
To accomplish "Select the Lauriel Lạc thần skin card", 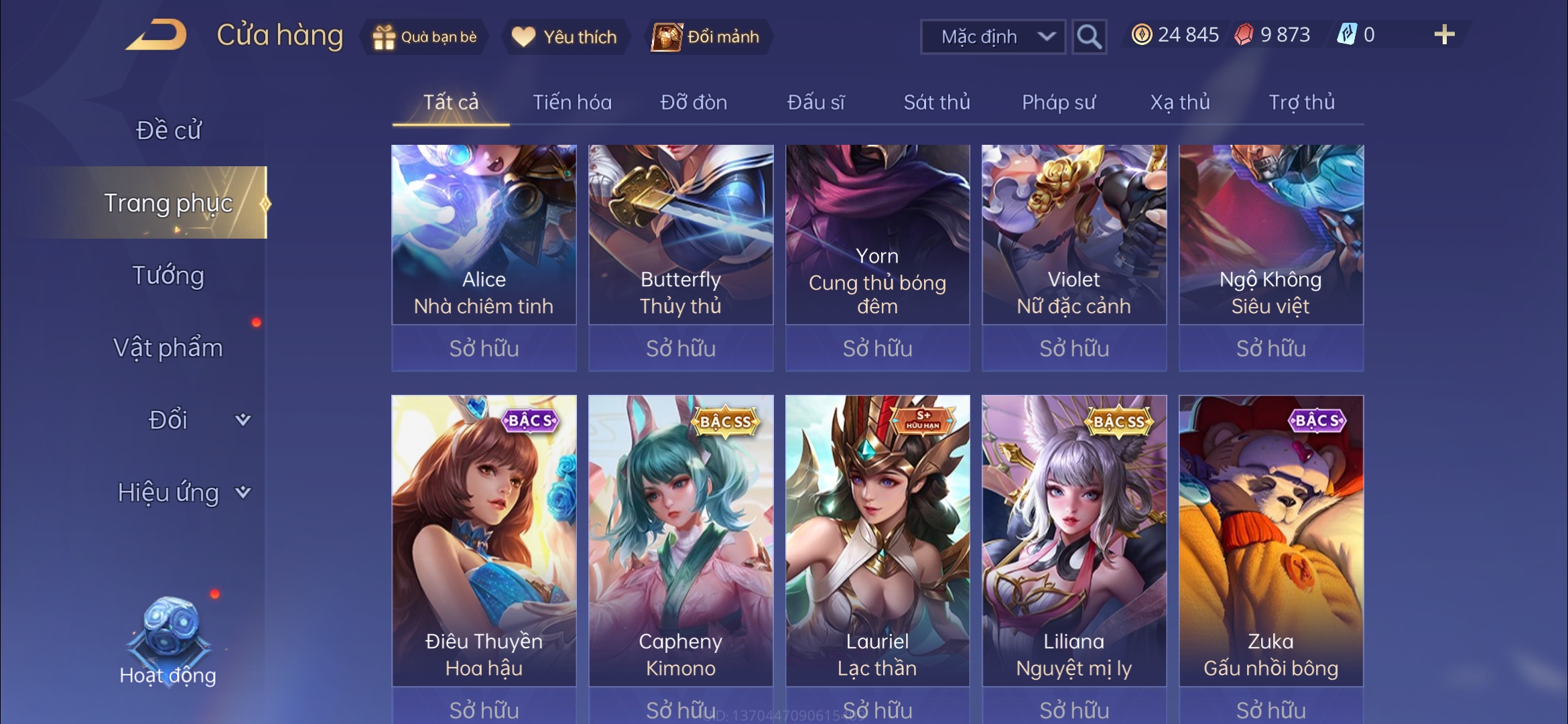I will click(877, 540).
